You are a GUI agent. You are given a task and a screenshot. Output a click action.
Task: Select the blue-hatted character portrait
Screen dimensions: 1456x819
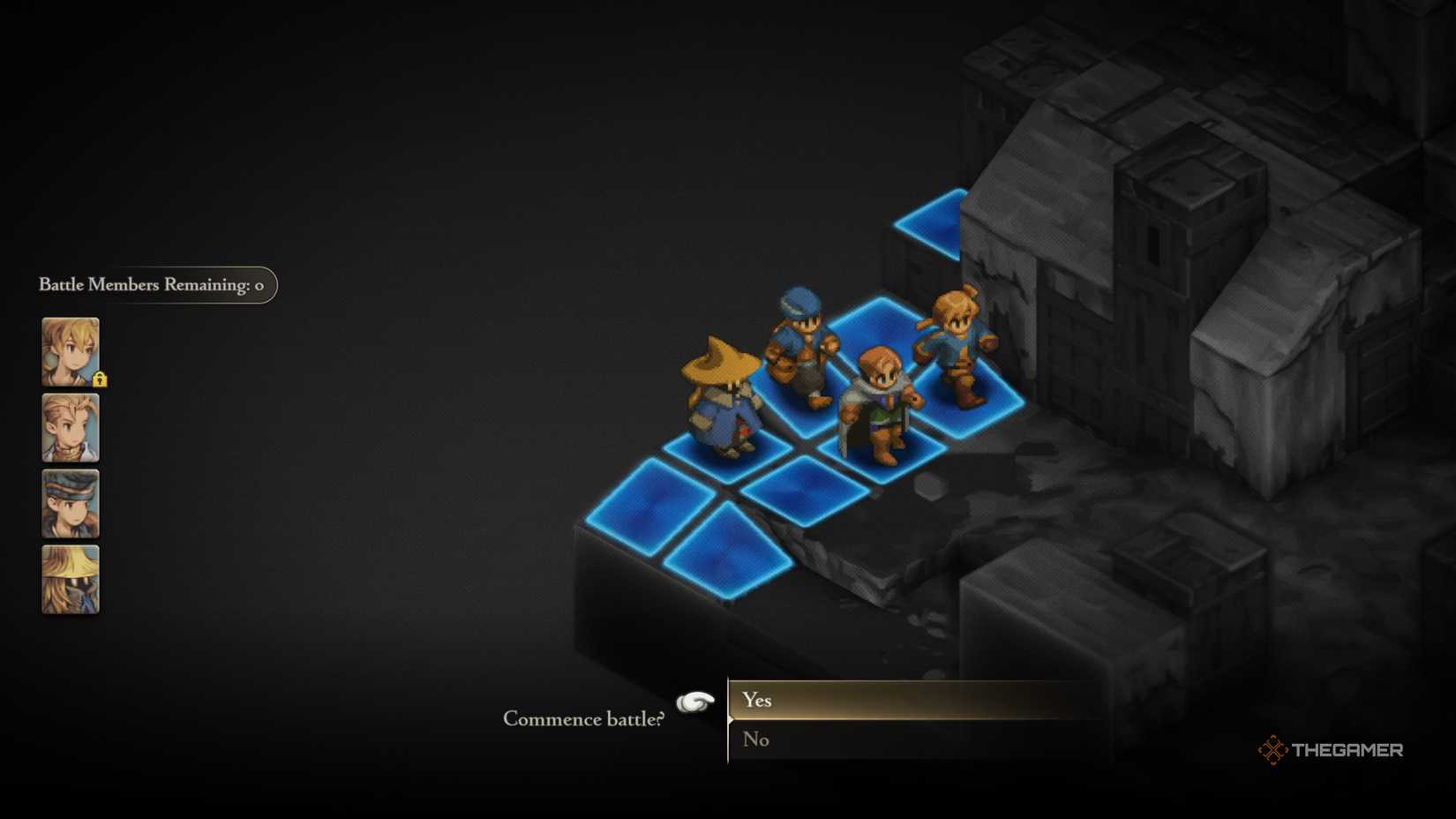(69, 504)
